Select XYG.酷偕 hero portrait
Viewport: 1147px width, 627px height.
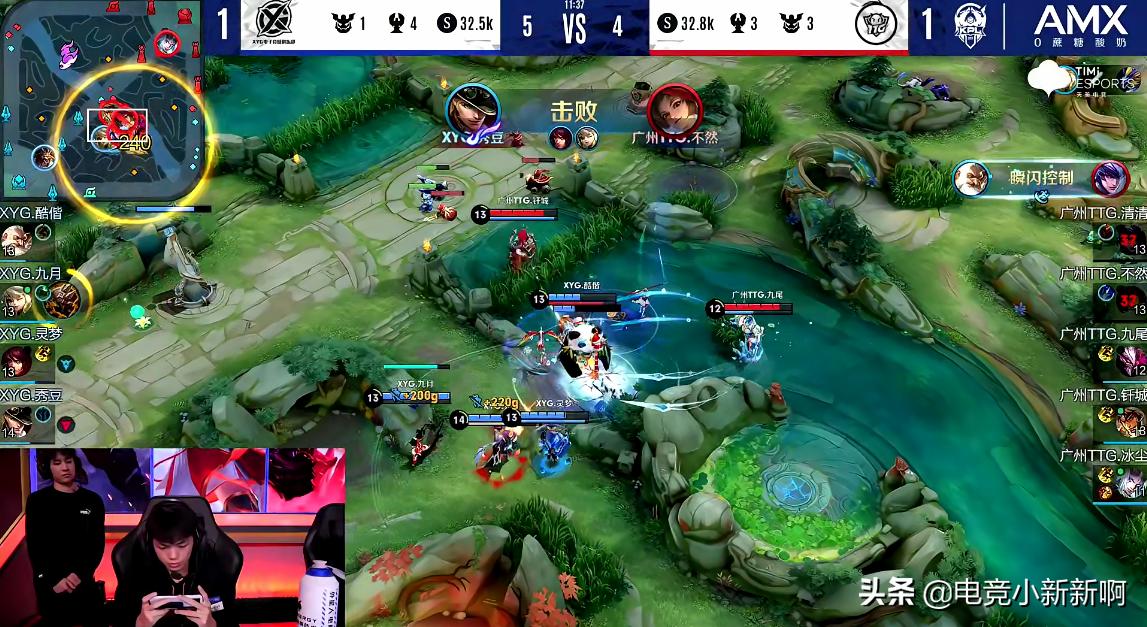[14, 240]
